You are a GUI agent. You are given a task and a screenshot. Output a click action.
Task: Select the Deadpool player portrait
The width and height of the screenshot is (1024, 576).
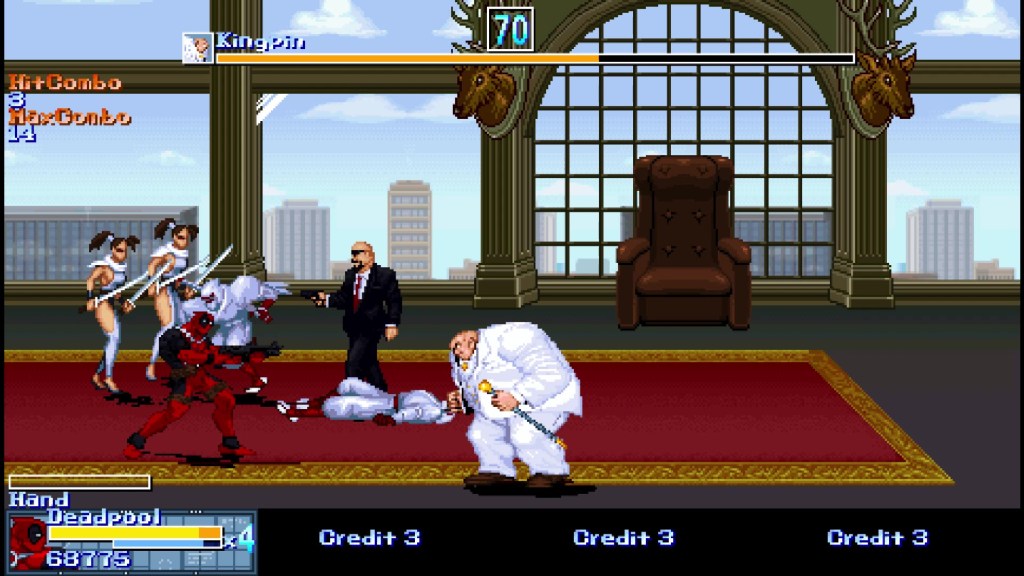(27, 543)
